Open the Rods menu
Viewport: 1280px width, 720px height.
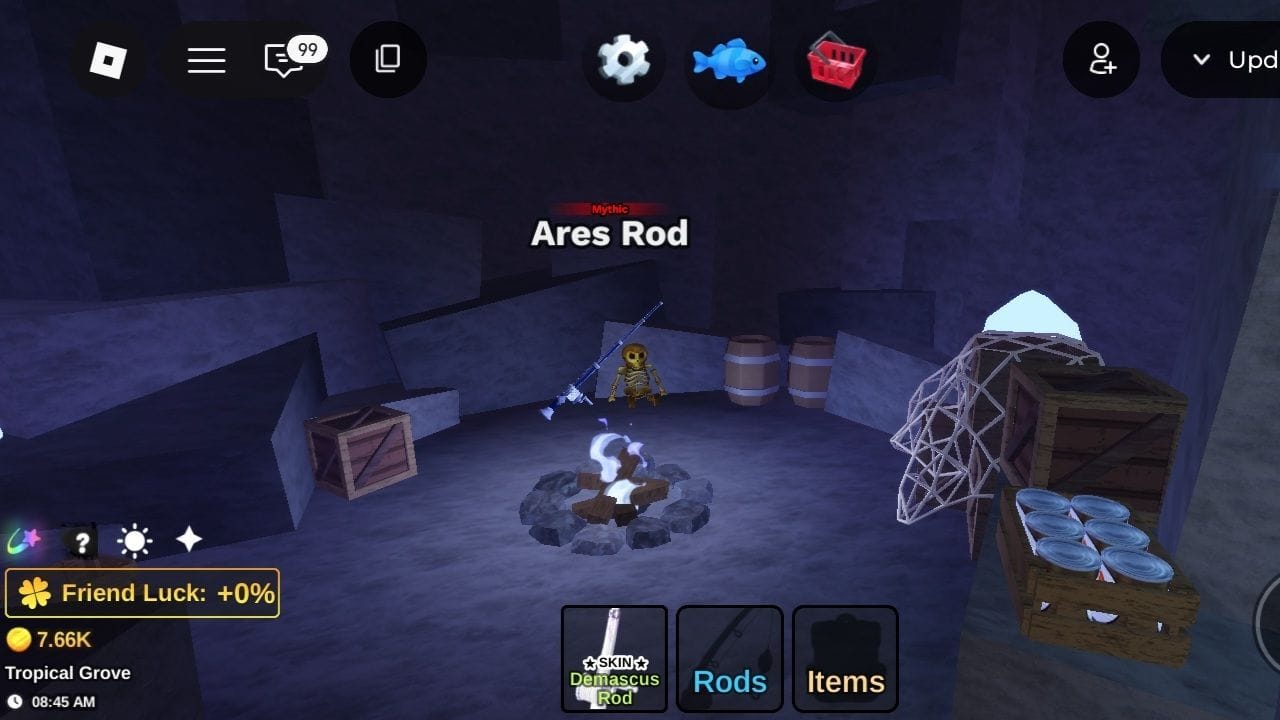click(x=729, y=658)
